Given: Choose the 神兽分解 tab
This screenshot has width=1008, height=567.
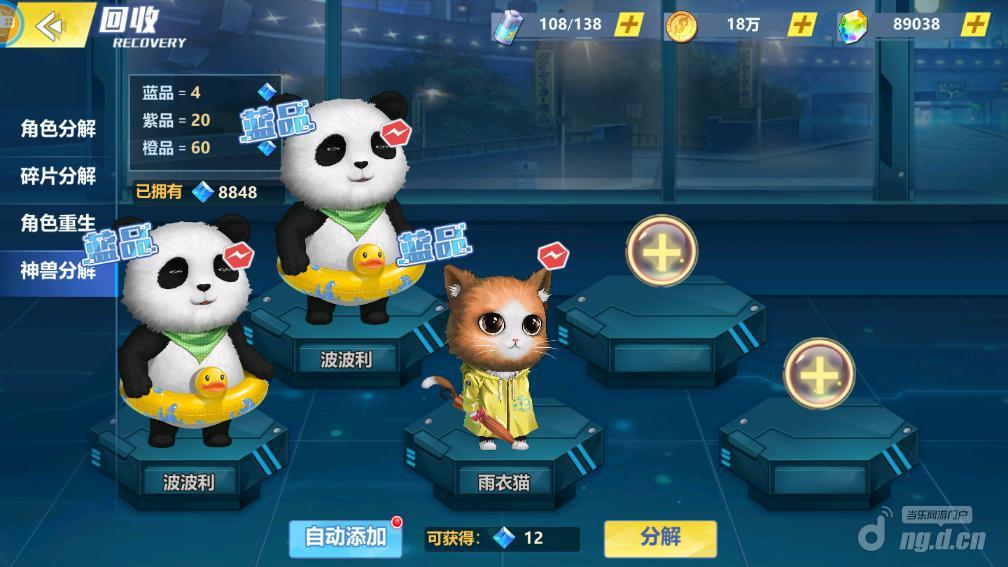Looking at the screenshot, I should pos(58,269).
